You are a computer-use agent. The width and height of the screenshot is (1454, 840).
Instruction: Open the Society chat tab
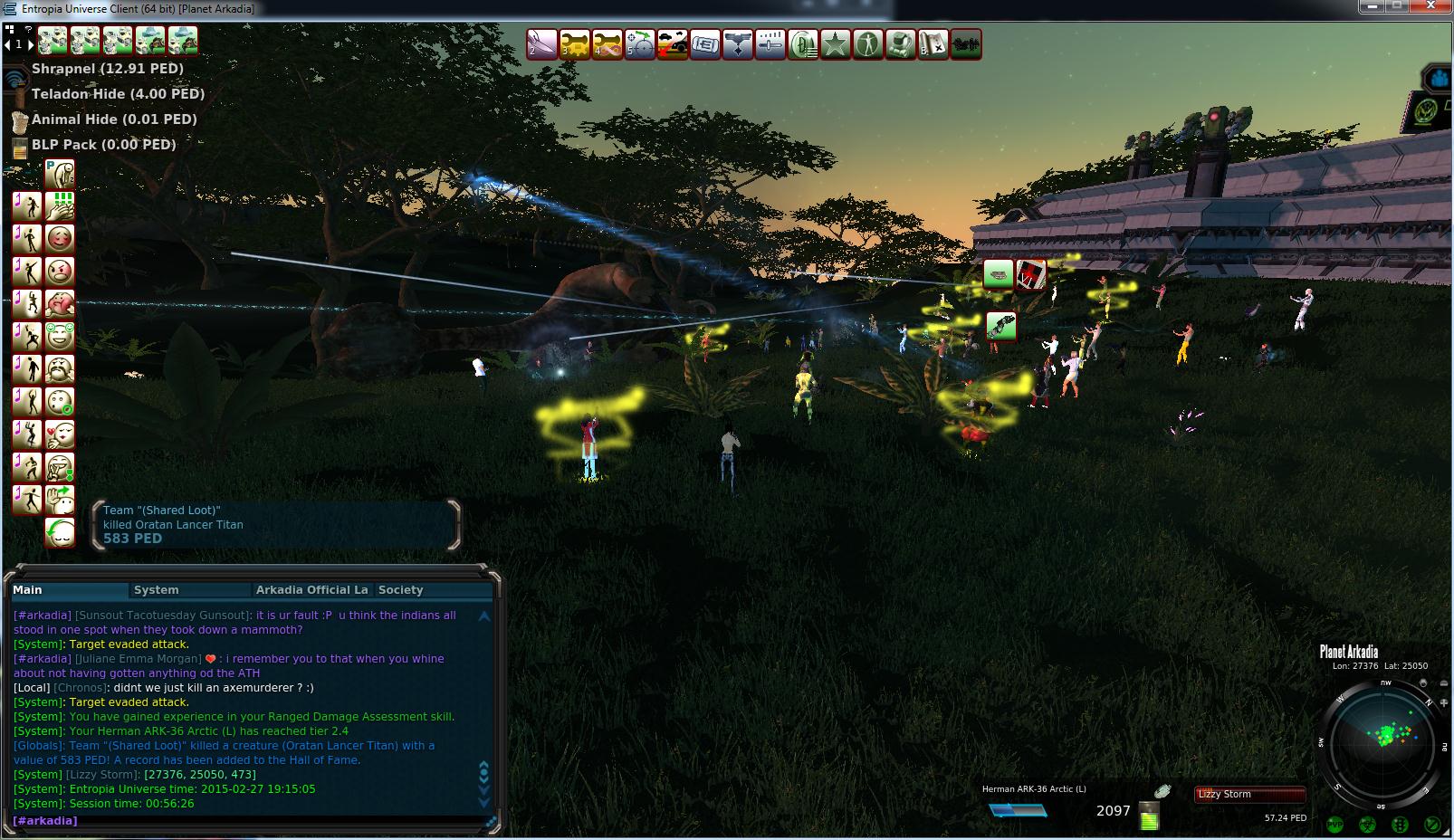[400, 590]
